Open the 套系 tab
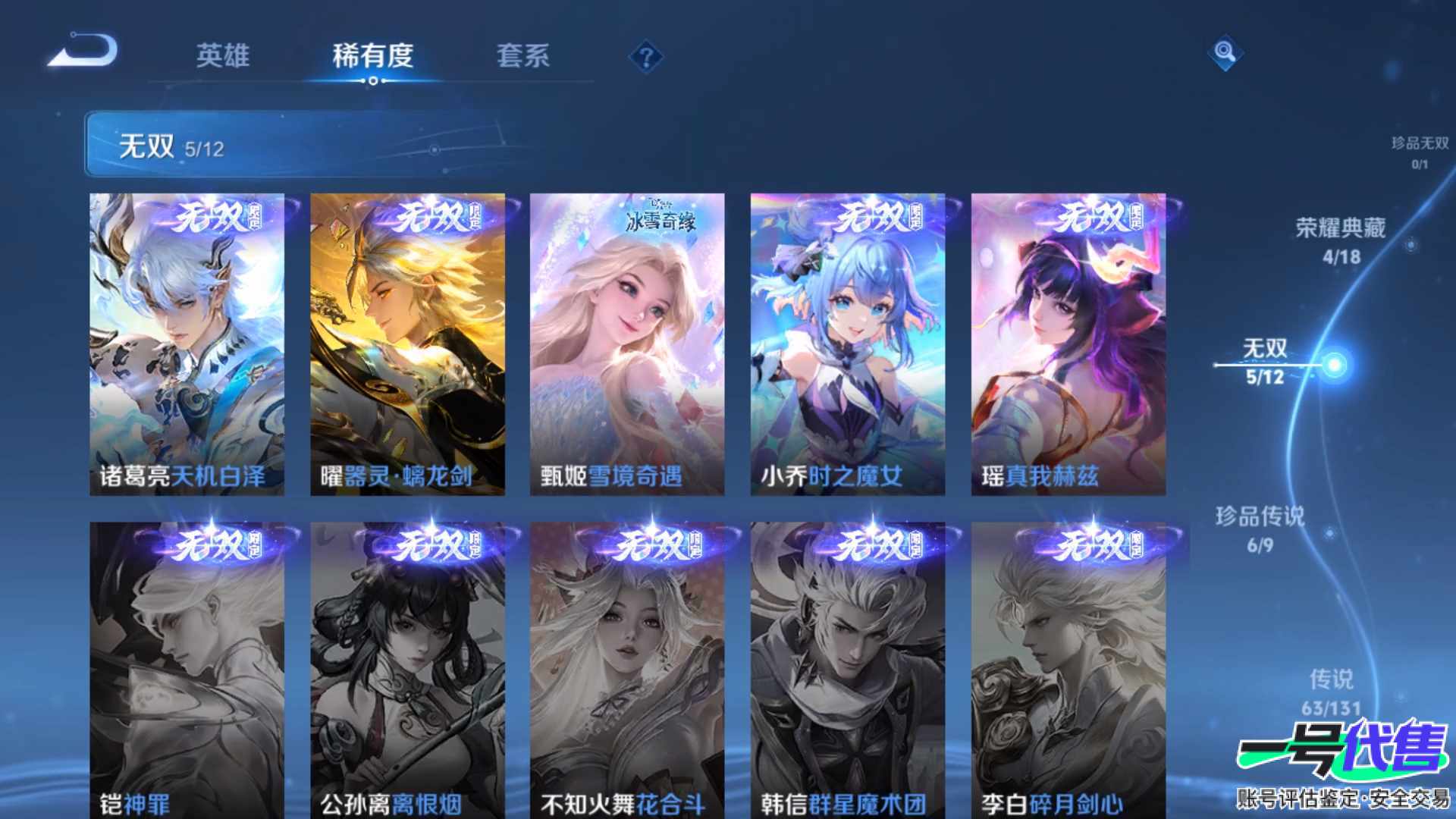The image size is (1456, 819). tap(522, 55)
